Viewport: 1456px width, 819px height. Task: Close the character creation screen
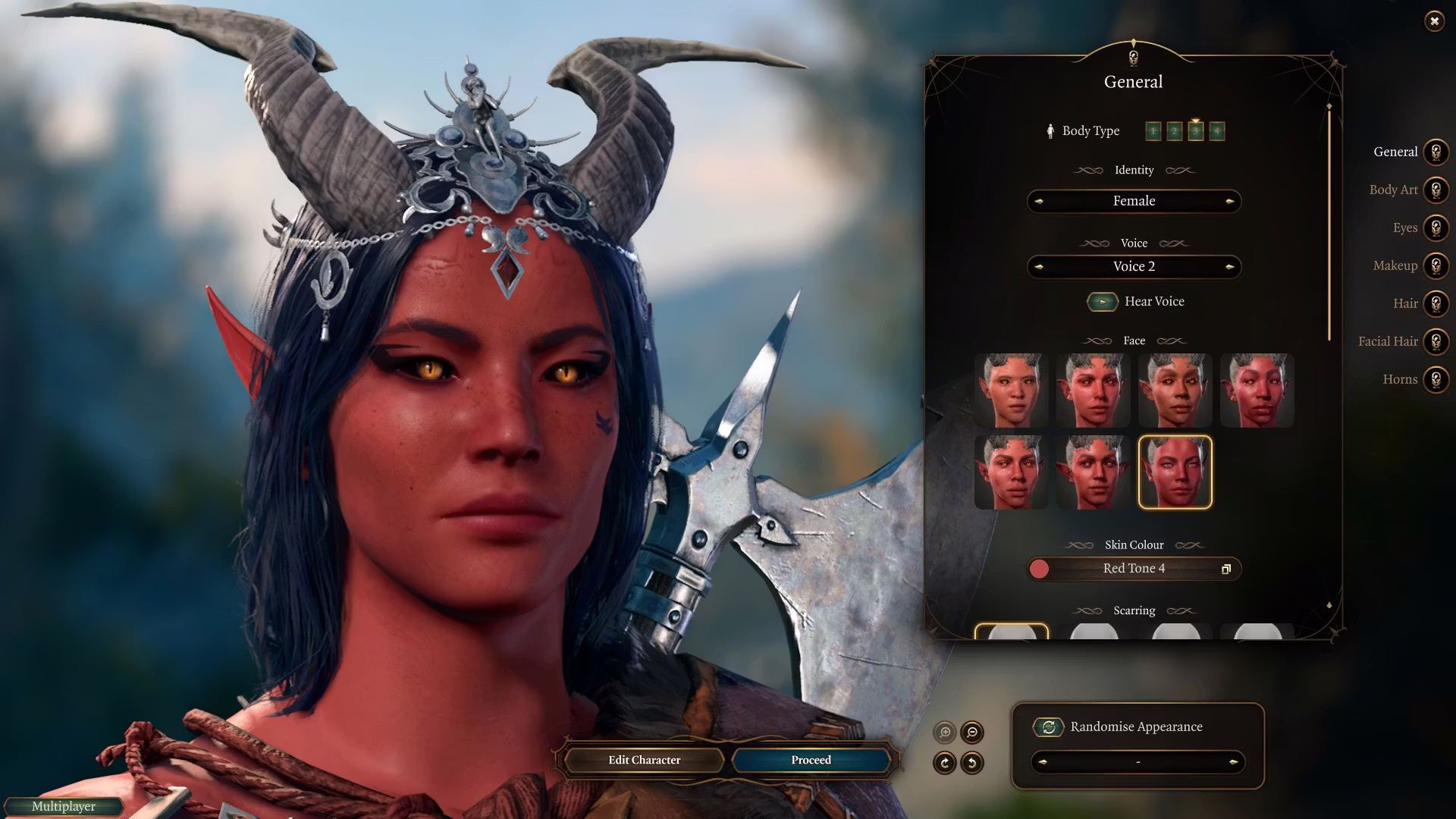[x=1434, y=21]
